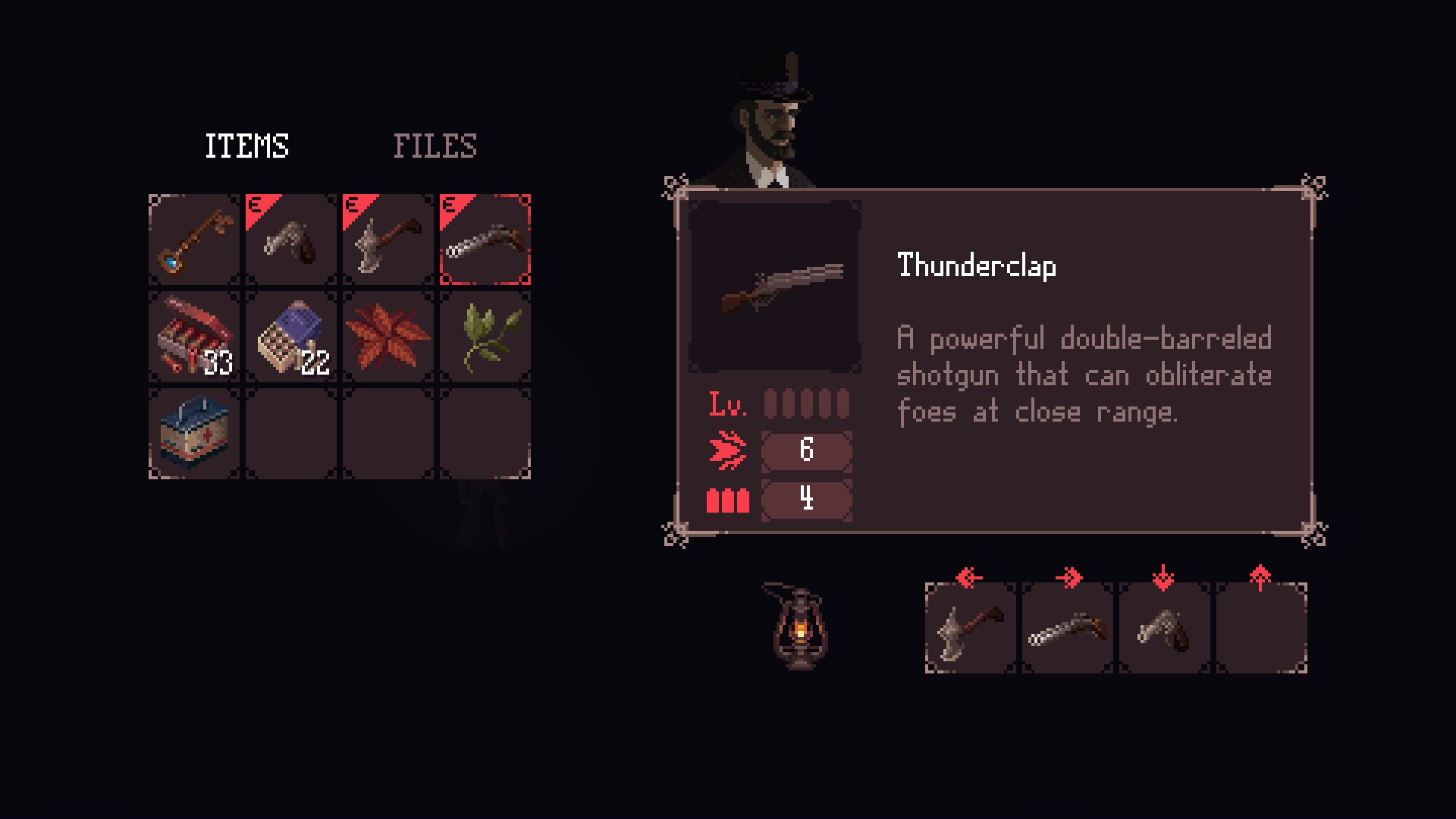Screen dimensions: 1456x819
Task: Click the Thunderclap weapon name text
Action: coord(977,266)
